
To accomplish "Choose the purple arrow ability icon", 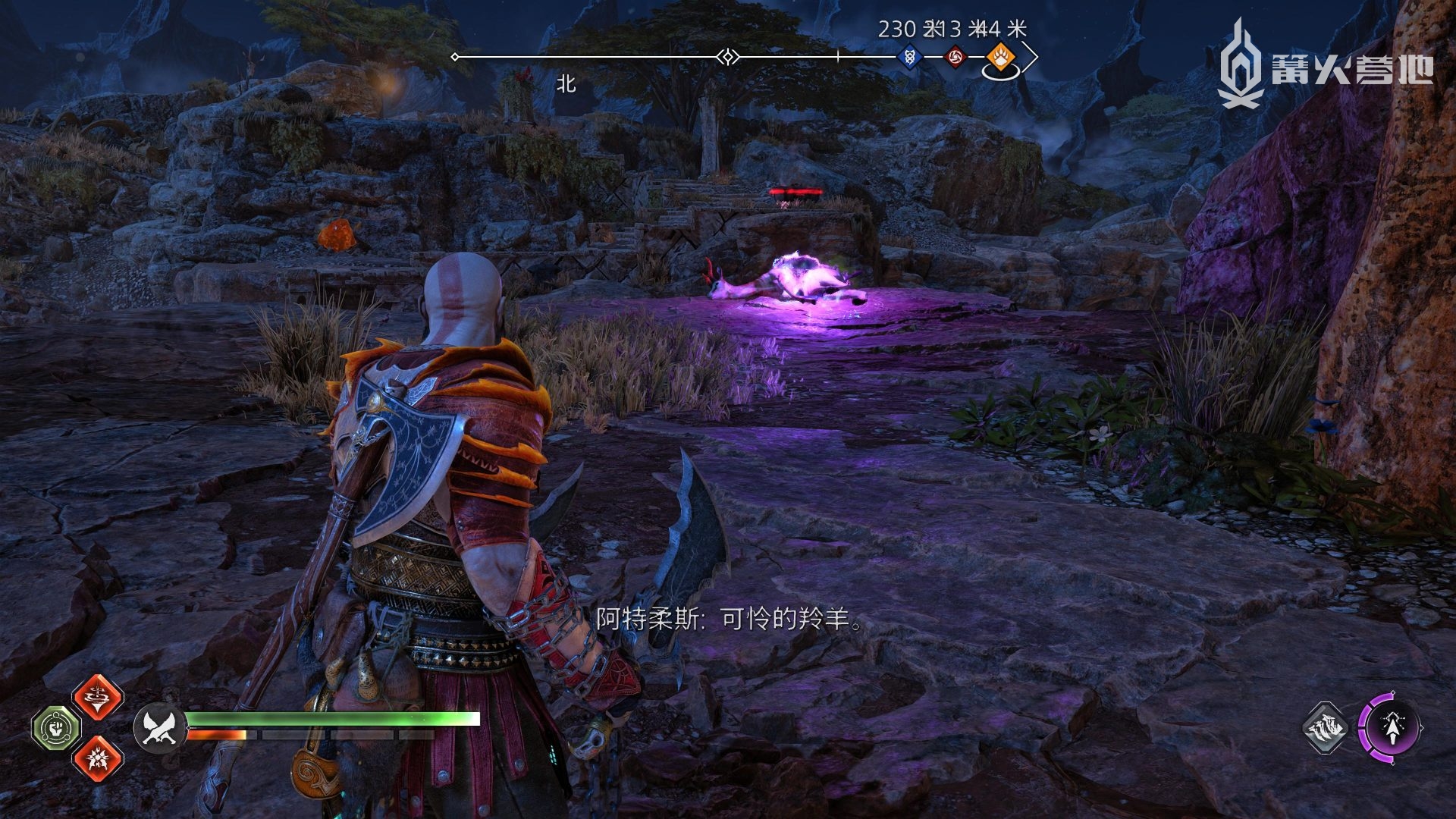I will tap(1390, 728).
